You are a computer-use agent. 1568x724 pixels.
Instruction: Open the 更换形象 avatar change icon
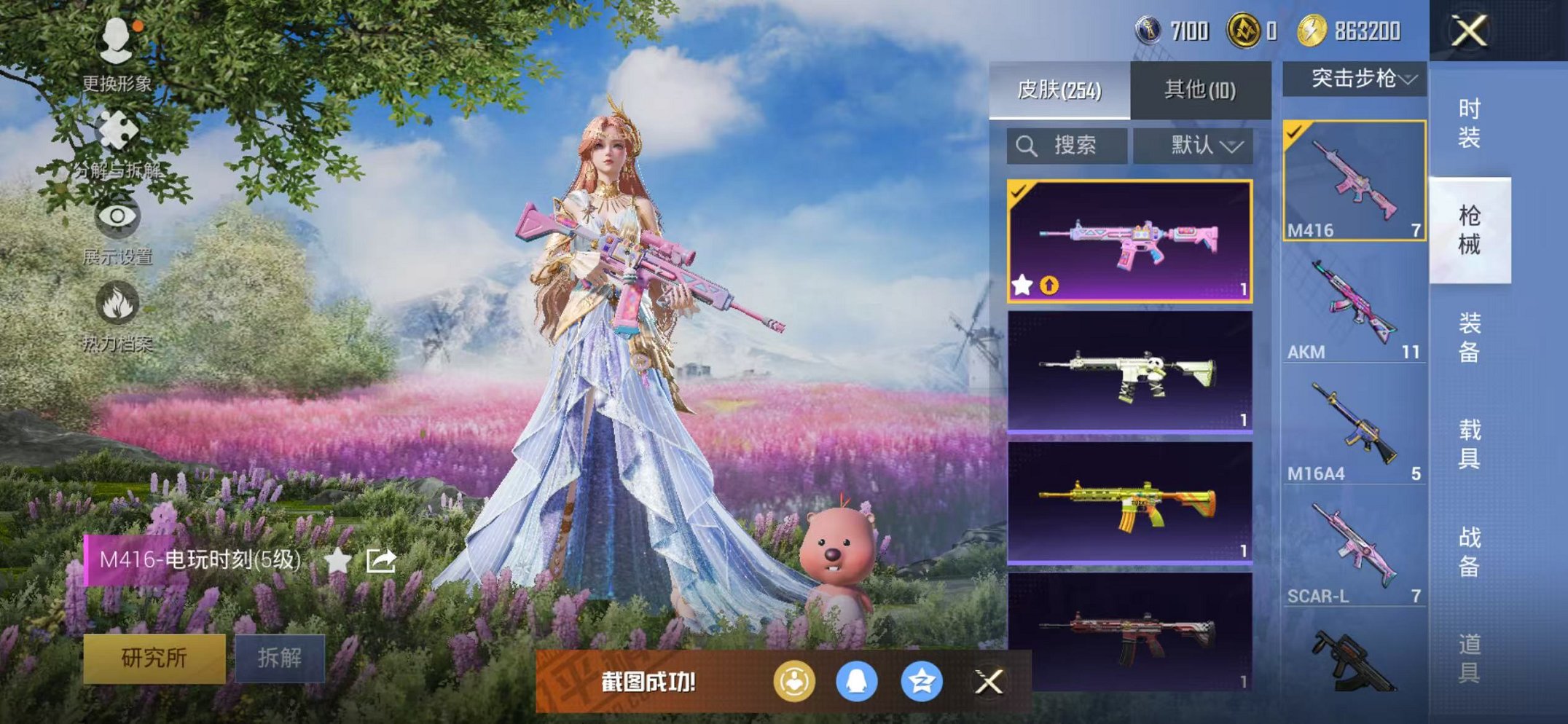[x=117, y=40]
